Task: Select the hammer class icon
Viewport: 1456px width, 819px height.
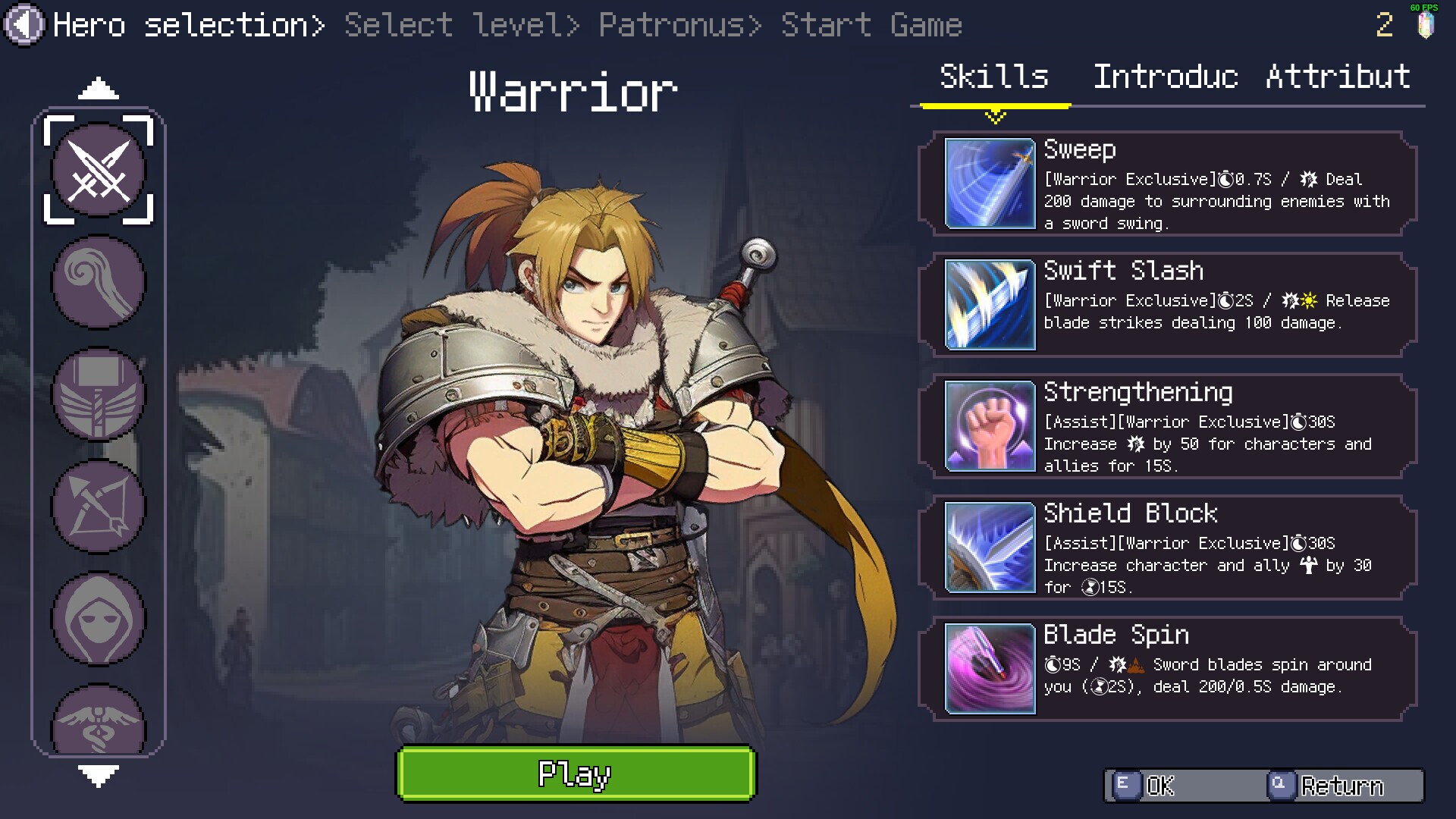Action: 98,395
